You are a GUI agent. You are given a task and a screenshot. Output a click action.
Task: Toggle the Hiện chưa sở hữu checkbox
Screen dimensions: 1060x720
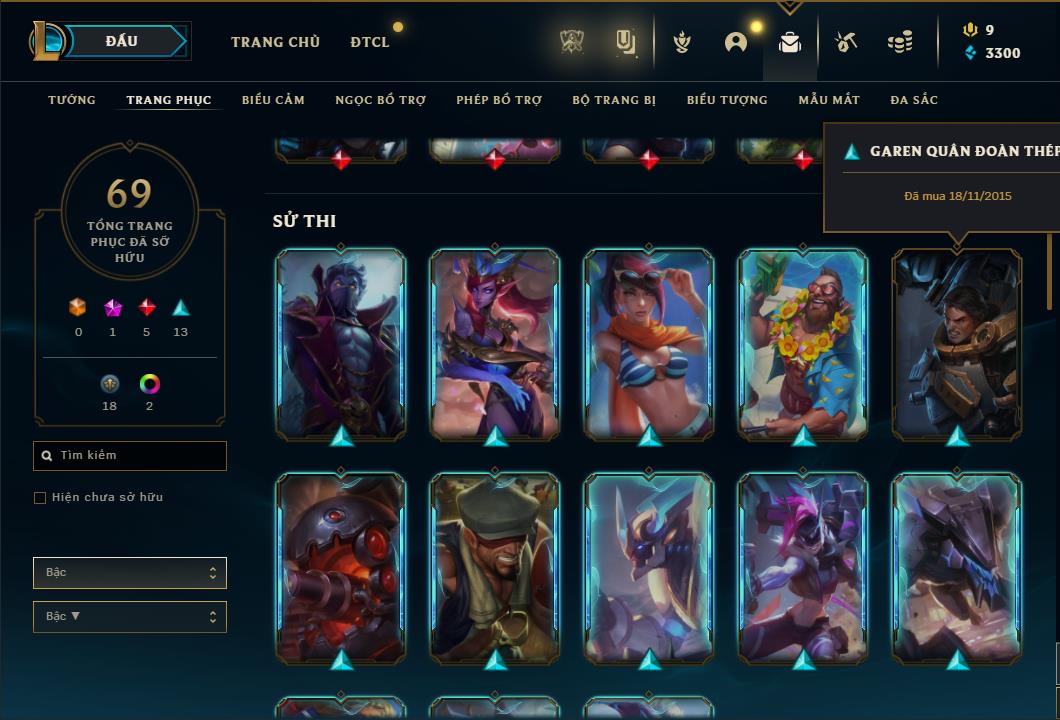click(x=40, y=498)
